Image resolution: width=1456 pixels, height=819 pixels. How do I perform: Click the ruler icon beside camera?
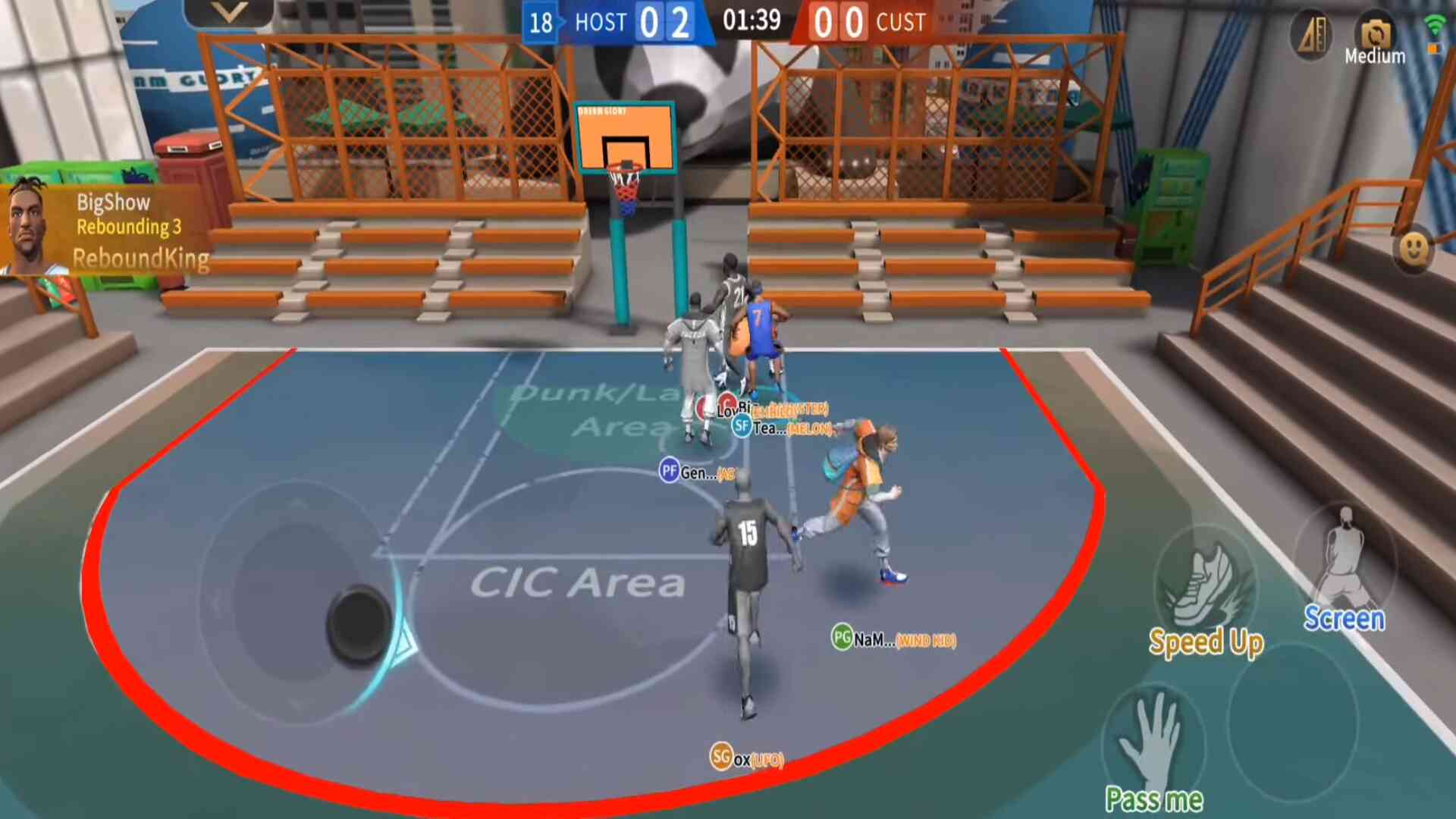pyautogui.click(x=1312, y=35)
